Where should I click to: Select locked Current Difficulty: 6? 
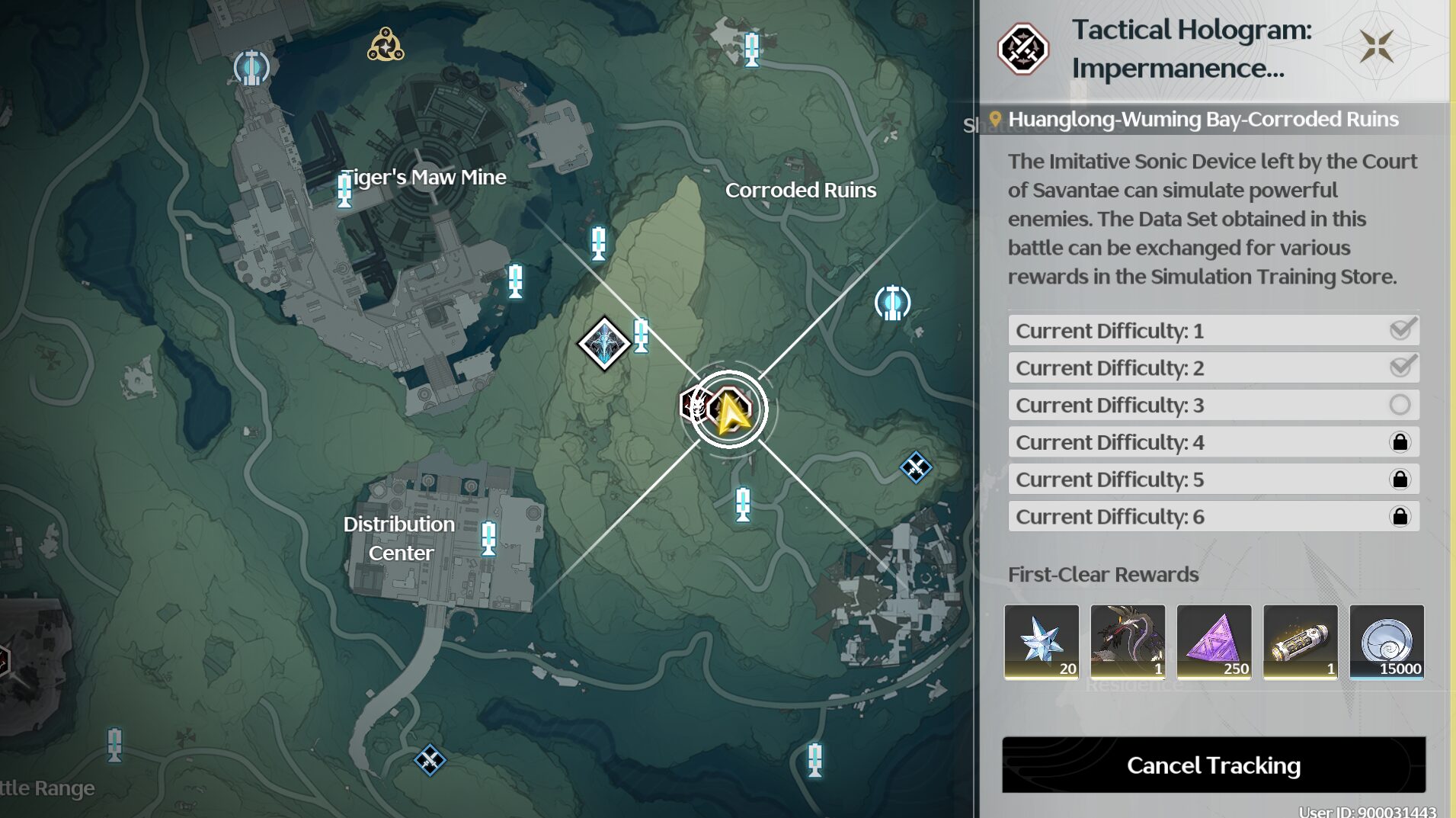pos(1213,517)
